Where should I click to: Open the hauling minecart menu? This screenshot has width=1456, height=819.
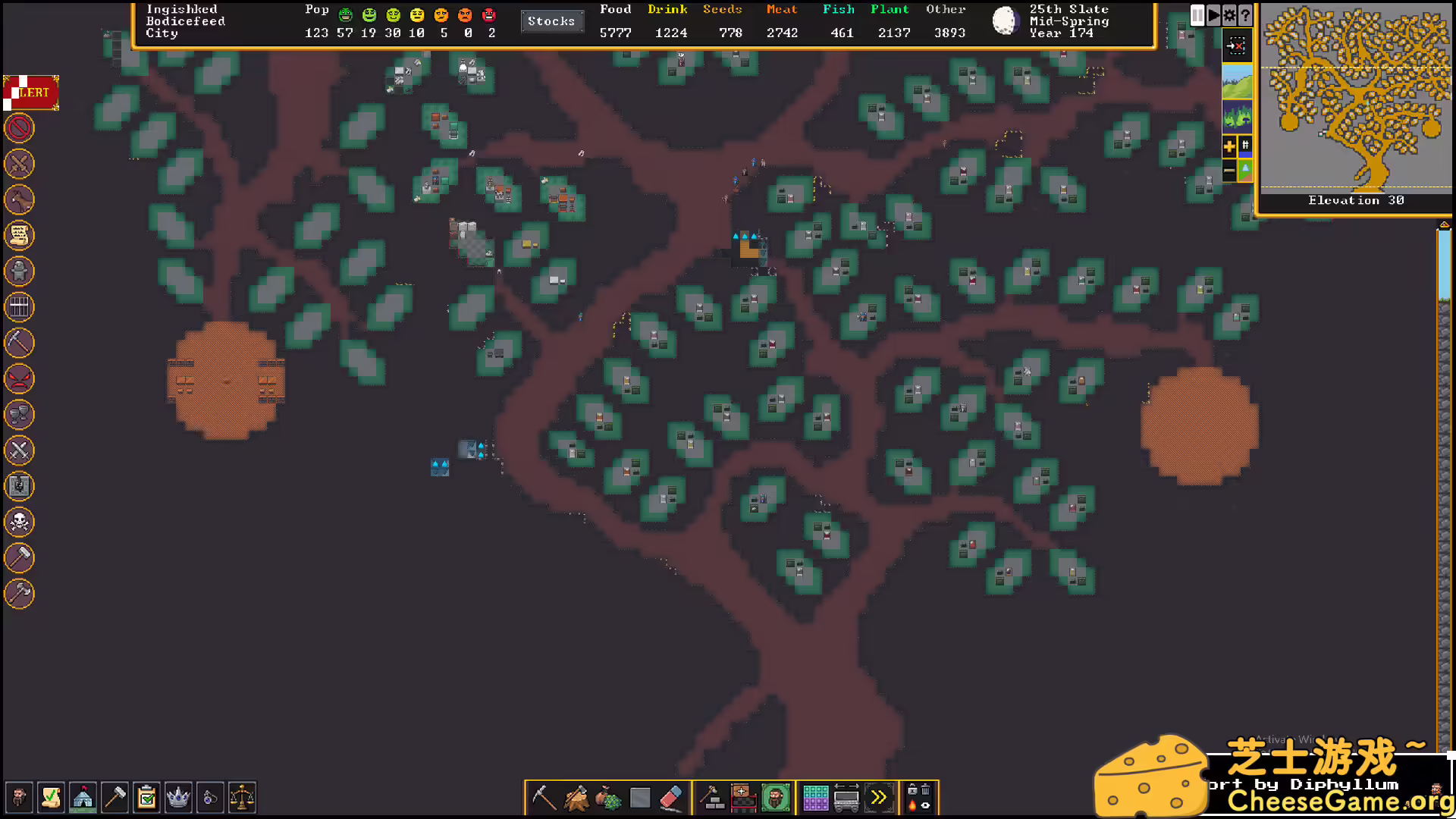847,797
